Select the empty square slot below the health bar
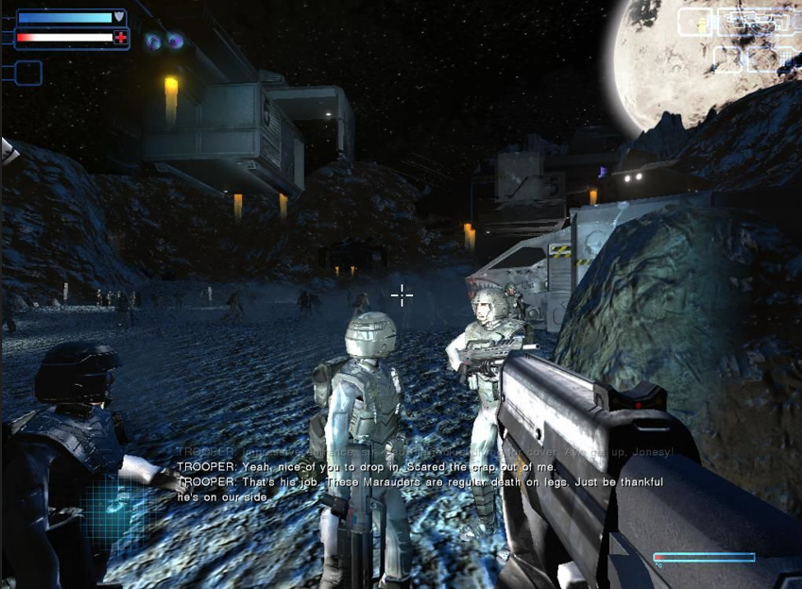 28,72
